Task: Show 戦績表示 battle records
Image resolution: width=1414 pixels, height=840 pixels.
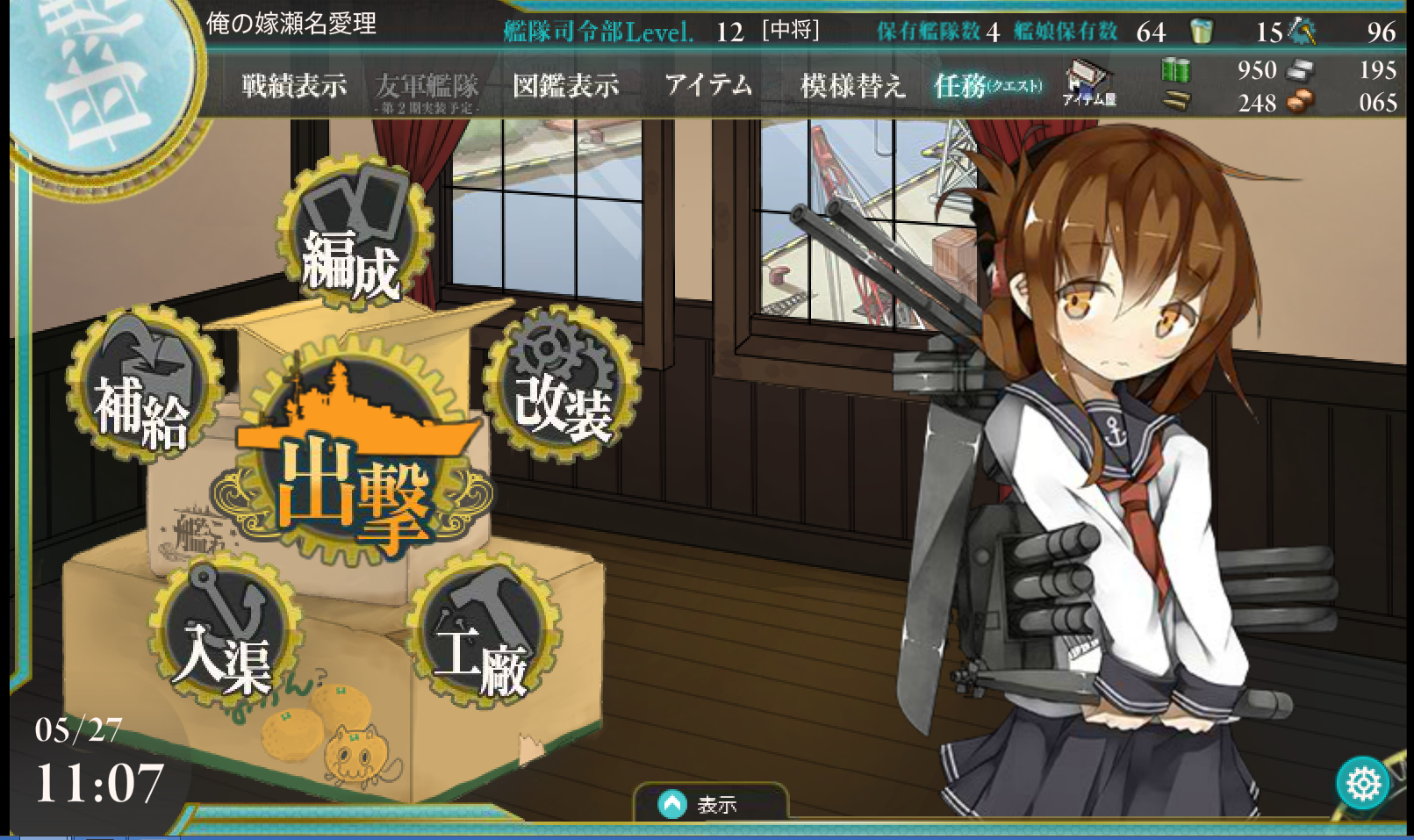Action: pos(294,85)
